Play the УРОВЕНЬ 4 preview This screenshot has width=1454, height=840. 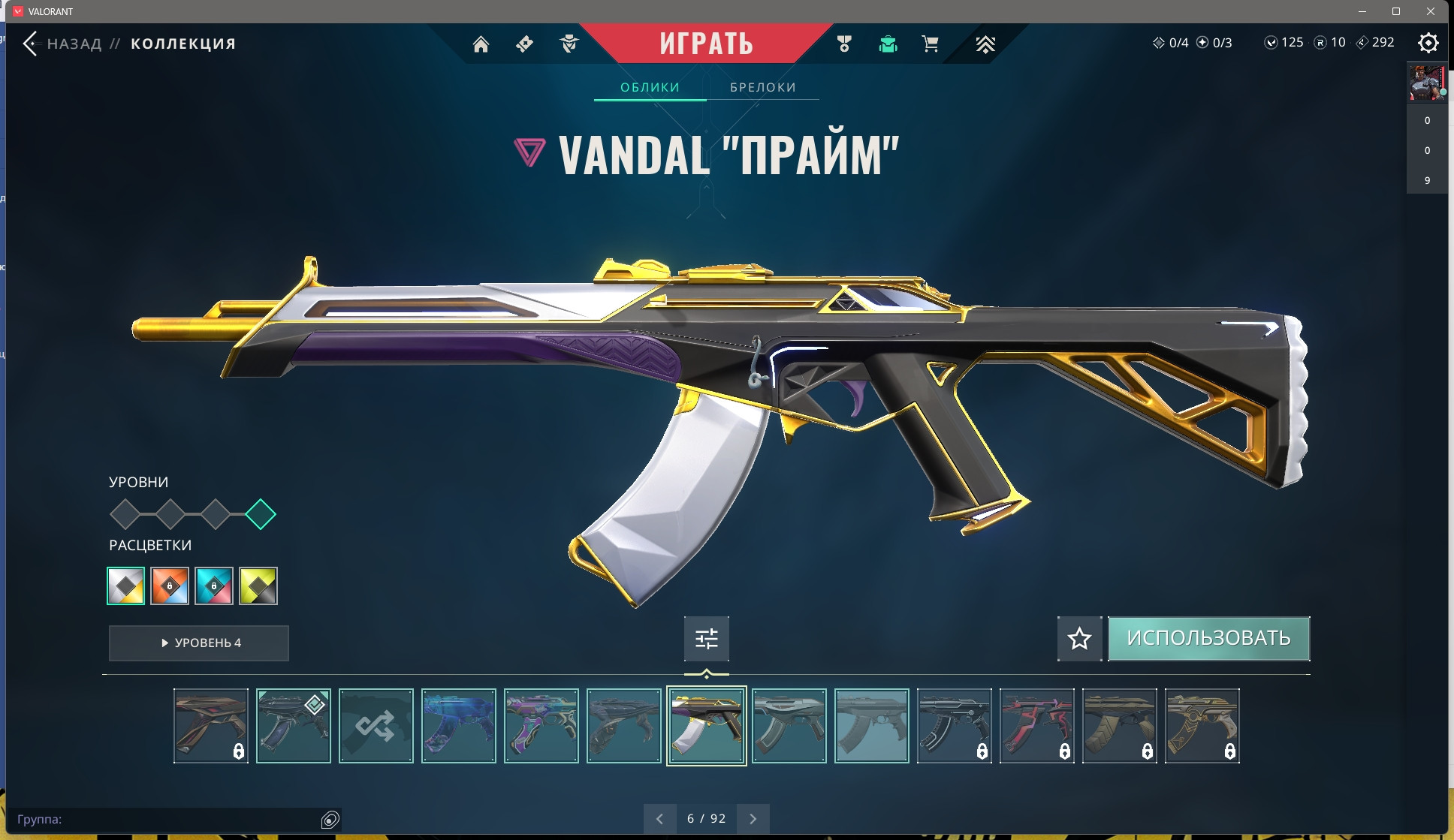pos(199,643)
